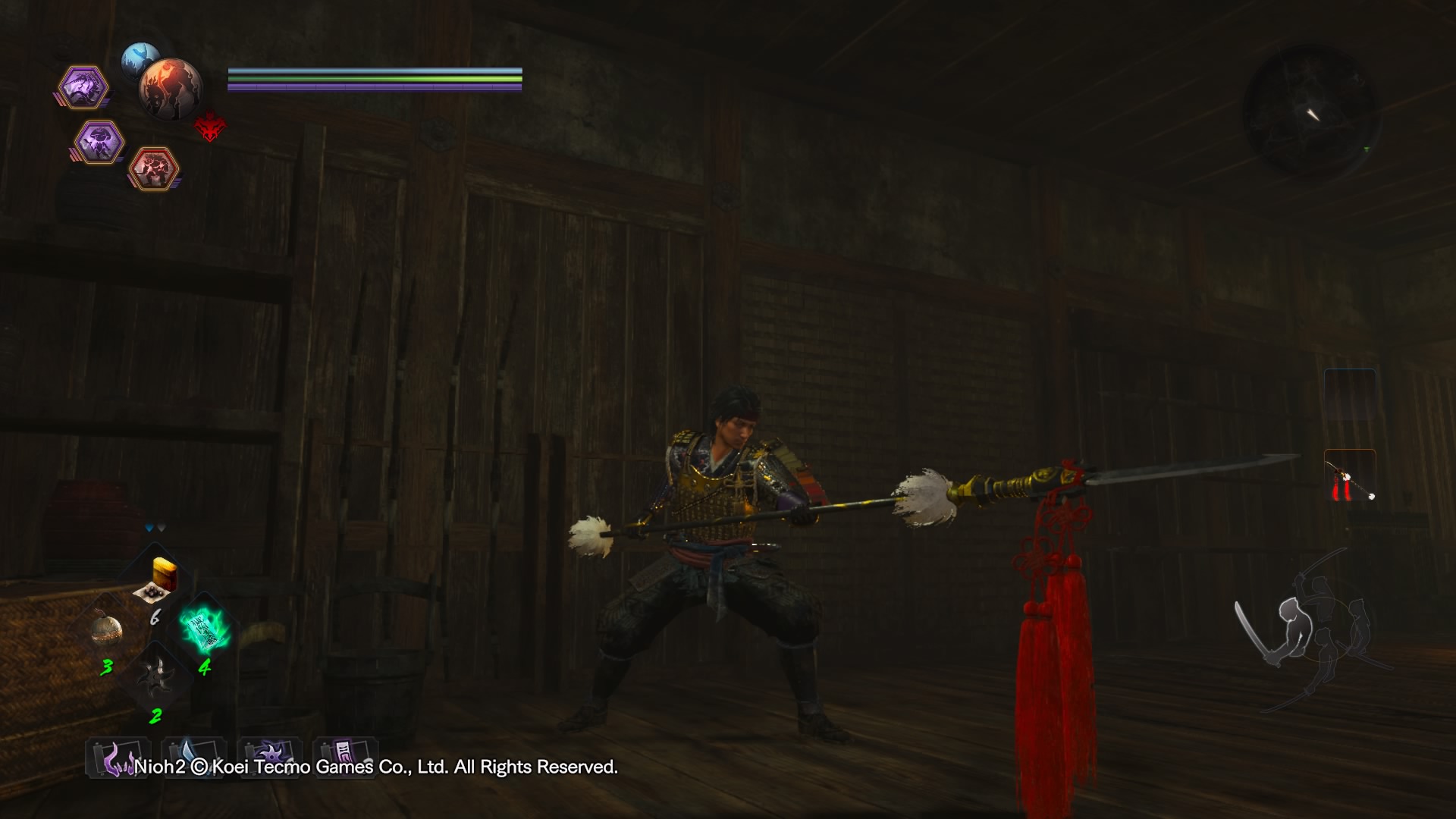Click the orange guardian spirit orb
Image resolution: width=1456 pixels, height=819 pixels.
168,89
